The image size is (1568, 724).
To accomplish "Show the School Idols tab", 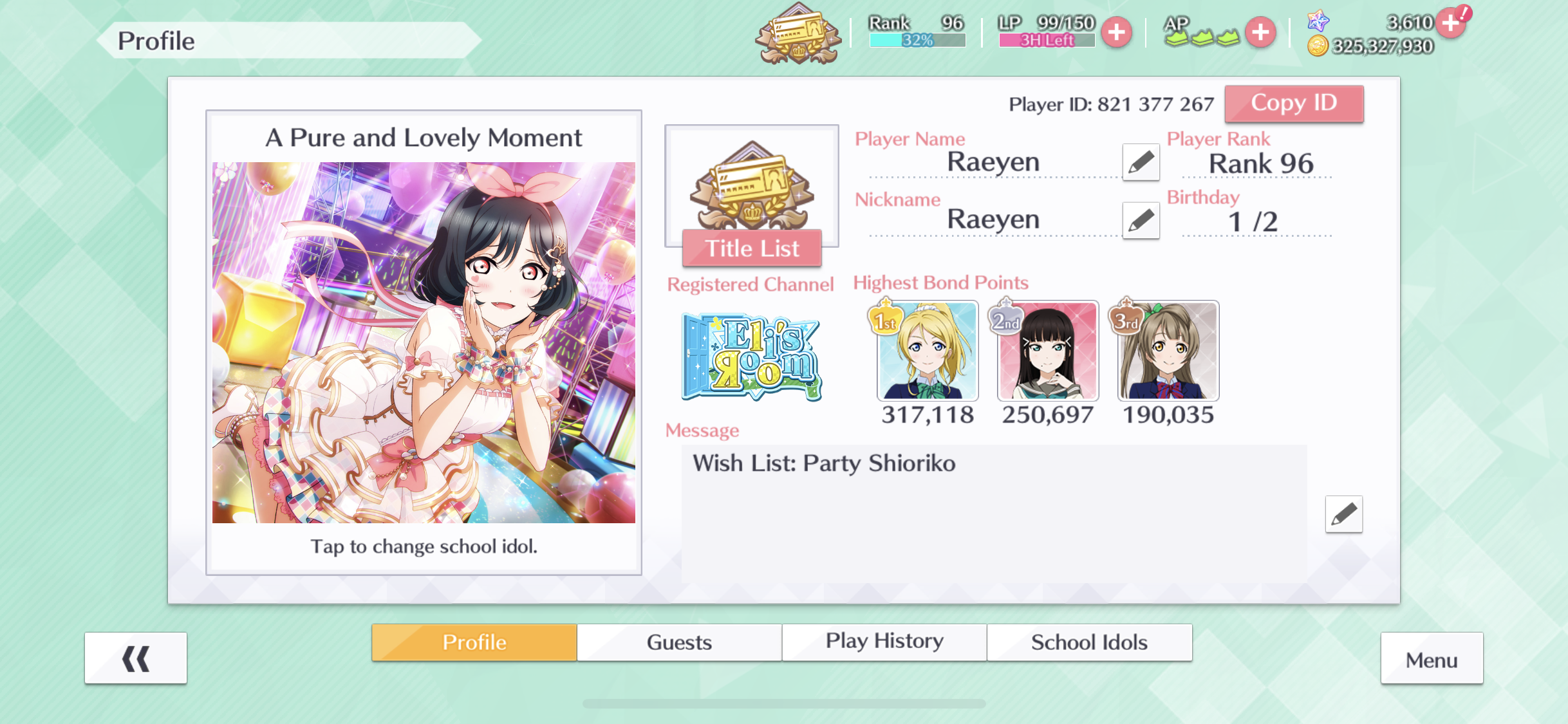I will click(1089, 642).
